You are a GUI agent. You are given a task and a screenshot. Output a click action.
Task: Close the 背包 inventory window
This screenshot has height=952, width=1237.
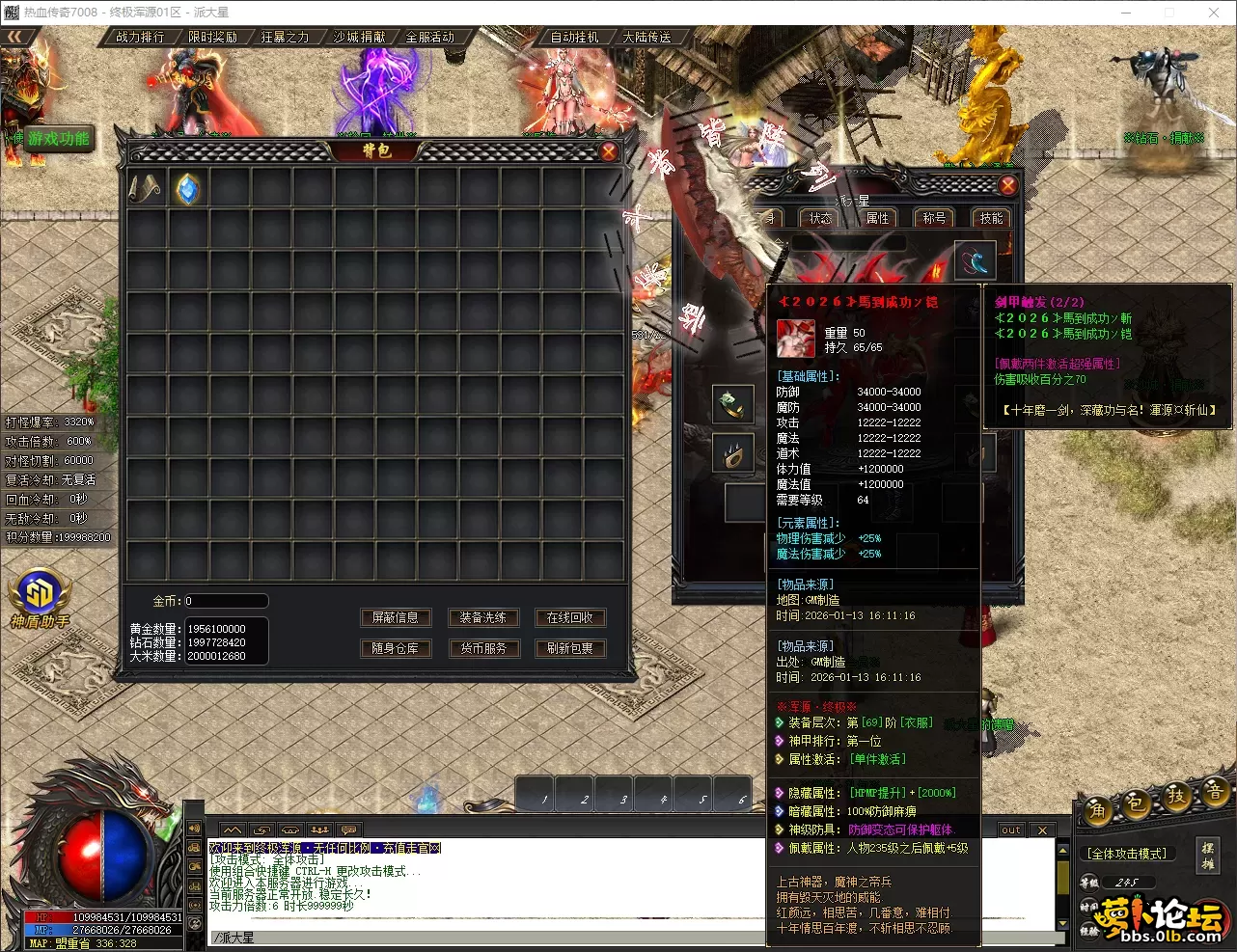pos(609,151)
